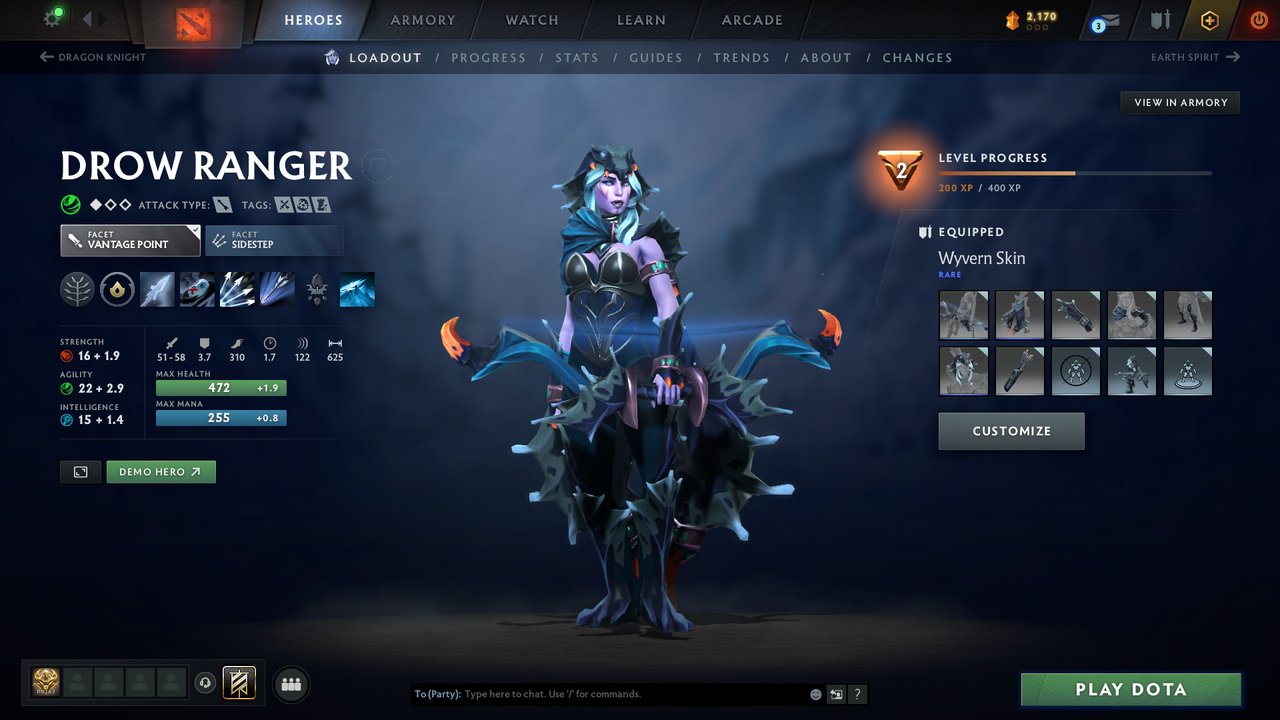Viewport: 1280px width, 720px height.
Task: Toggle the grid view beside Demo Hero
Action: 80,471
